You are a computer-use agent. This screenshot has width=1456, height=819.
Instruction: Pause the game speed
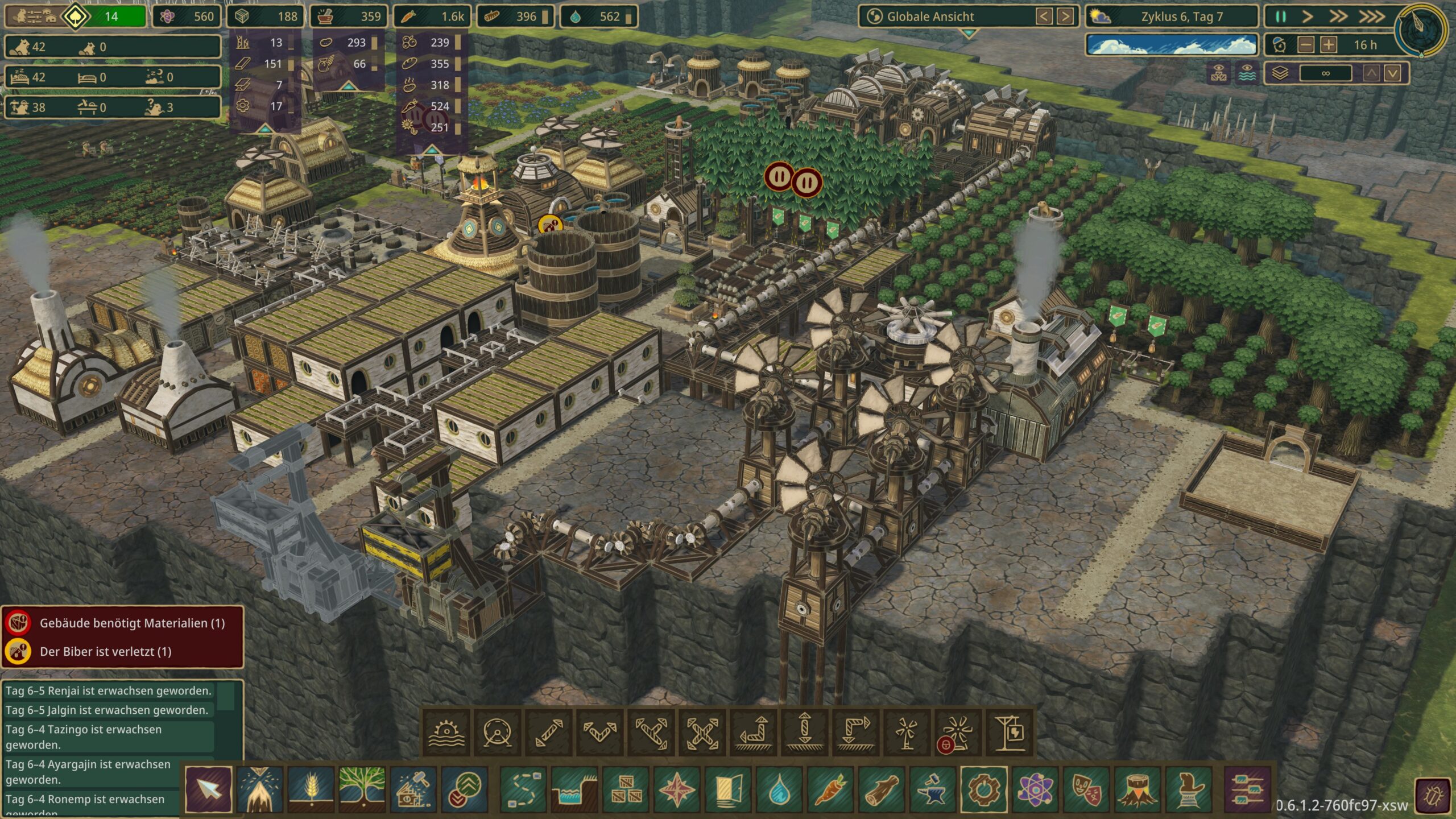point(1281,16)
